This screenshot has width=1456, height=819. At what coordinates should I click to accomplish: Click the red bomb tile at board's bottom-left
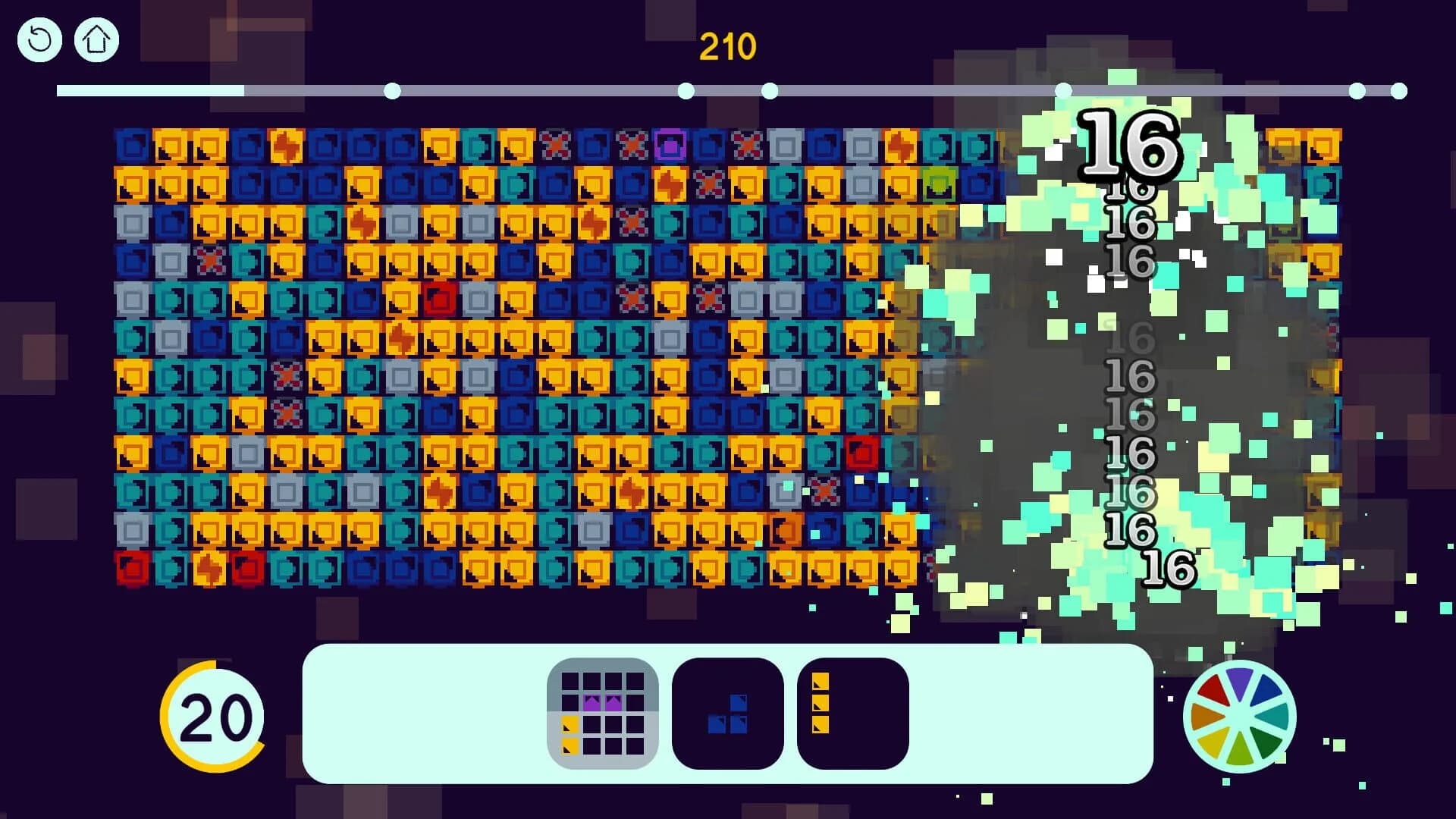[133, 566]
